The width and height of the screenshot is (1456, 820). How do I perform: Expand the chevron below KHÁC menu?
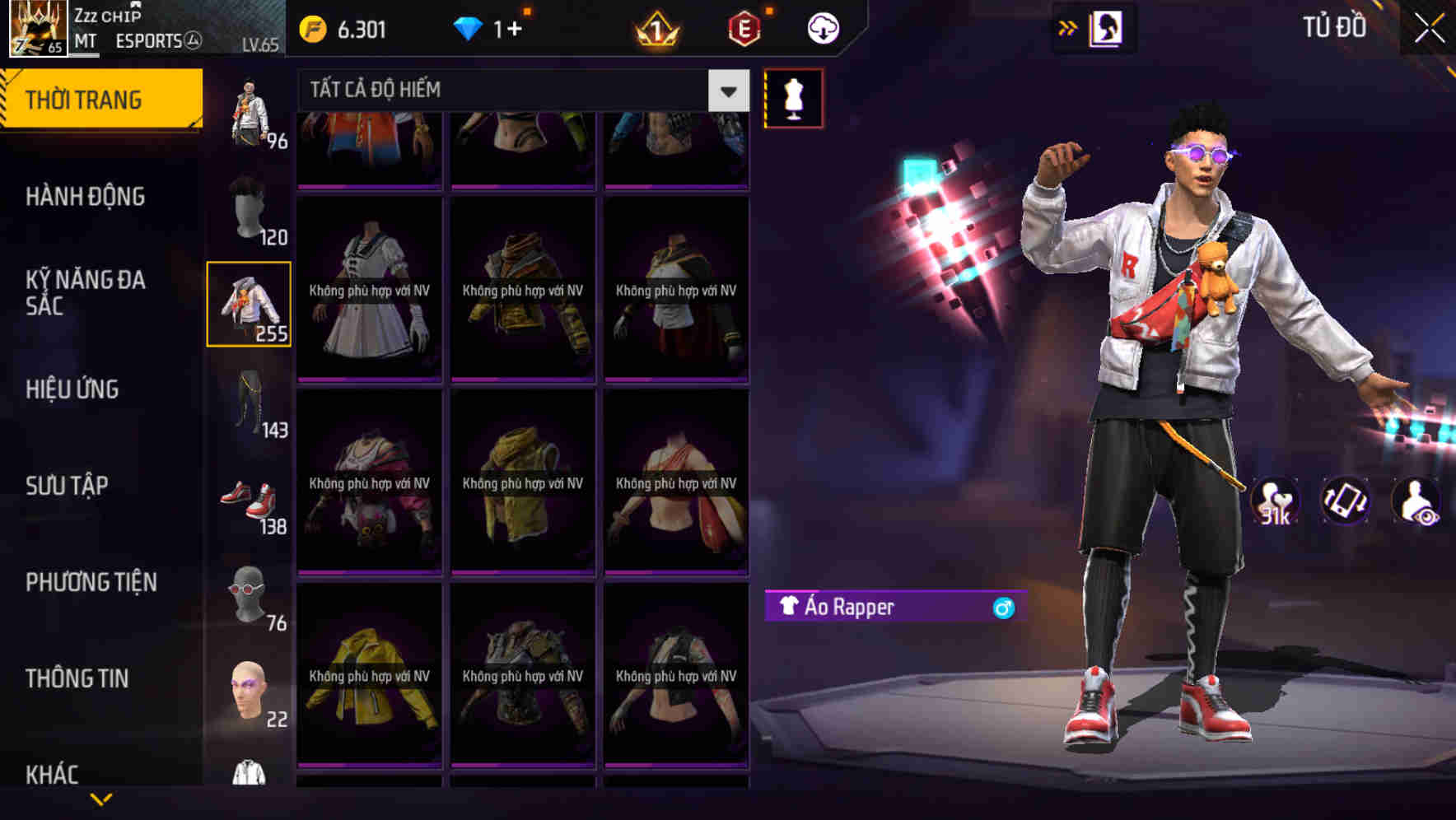pos(100,798)
